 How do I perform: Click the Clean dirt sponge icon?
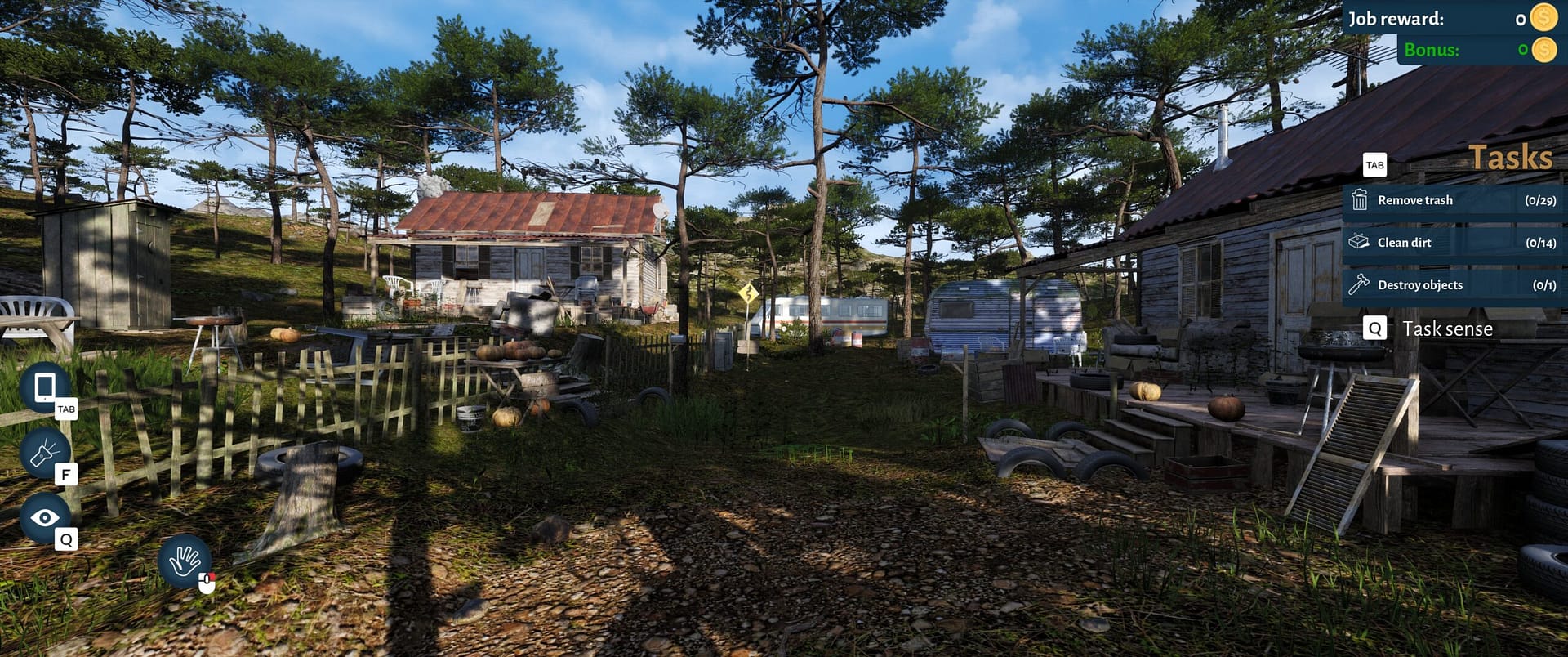pyautogui.click(x=1361, y=242)
